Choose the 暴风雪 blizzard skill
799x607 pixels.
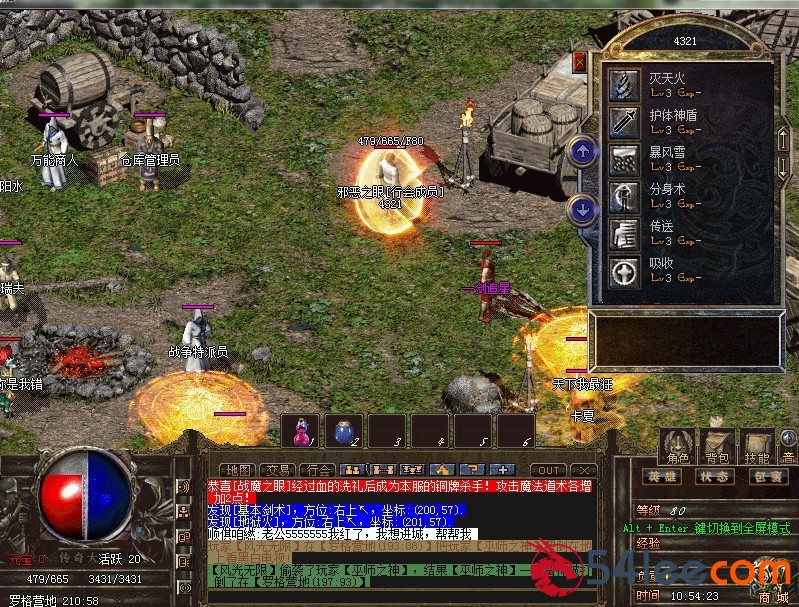(626, 159)
